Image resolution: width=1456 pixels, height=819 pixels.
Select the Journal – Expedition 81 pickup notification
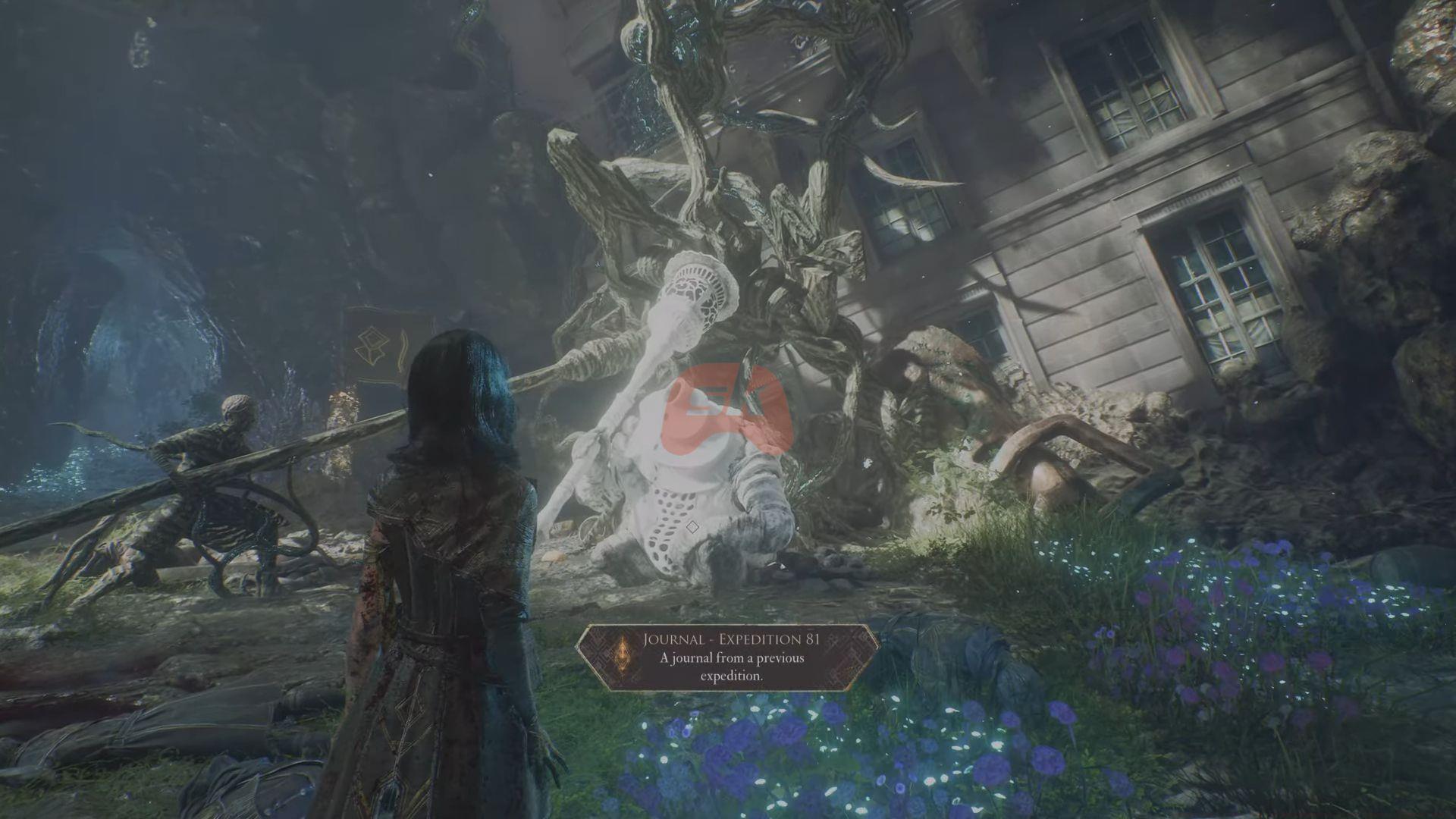point(728,657)
